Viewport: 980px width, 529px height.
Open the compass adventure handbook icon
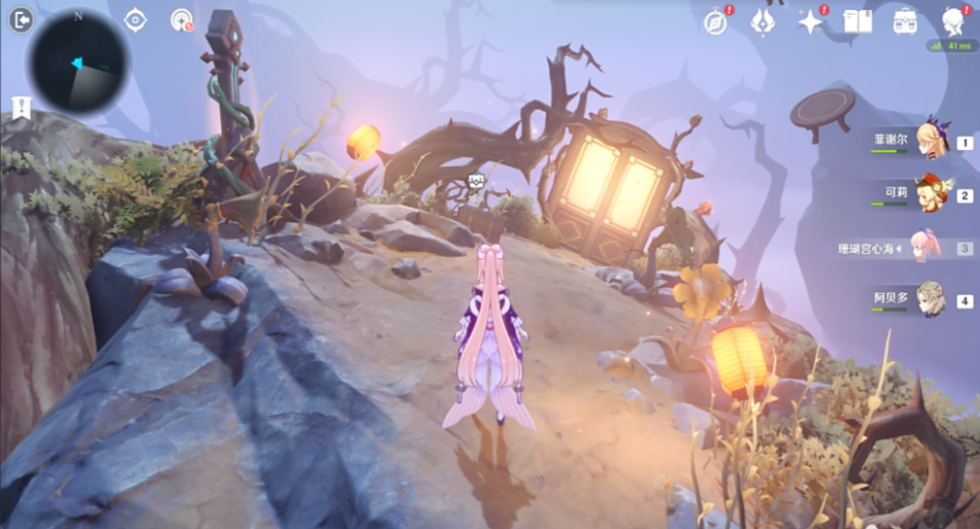pos(716,22)
